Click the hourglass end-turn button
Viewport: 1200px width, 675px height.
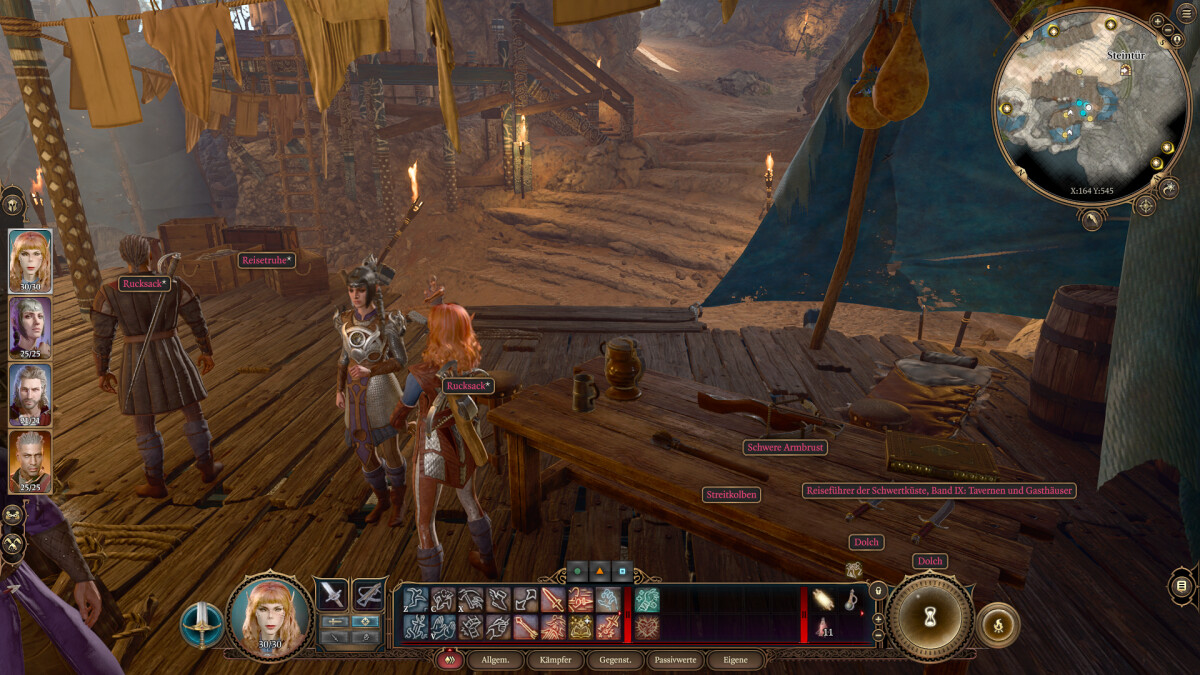click(x=930, y=617)
